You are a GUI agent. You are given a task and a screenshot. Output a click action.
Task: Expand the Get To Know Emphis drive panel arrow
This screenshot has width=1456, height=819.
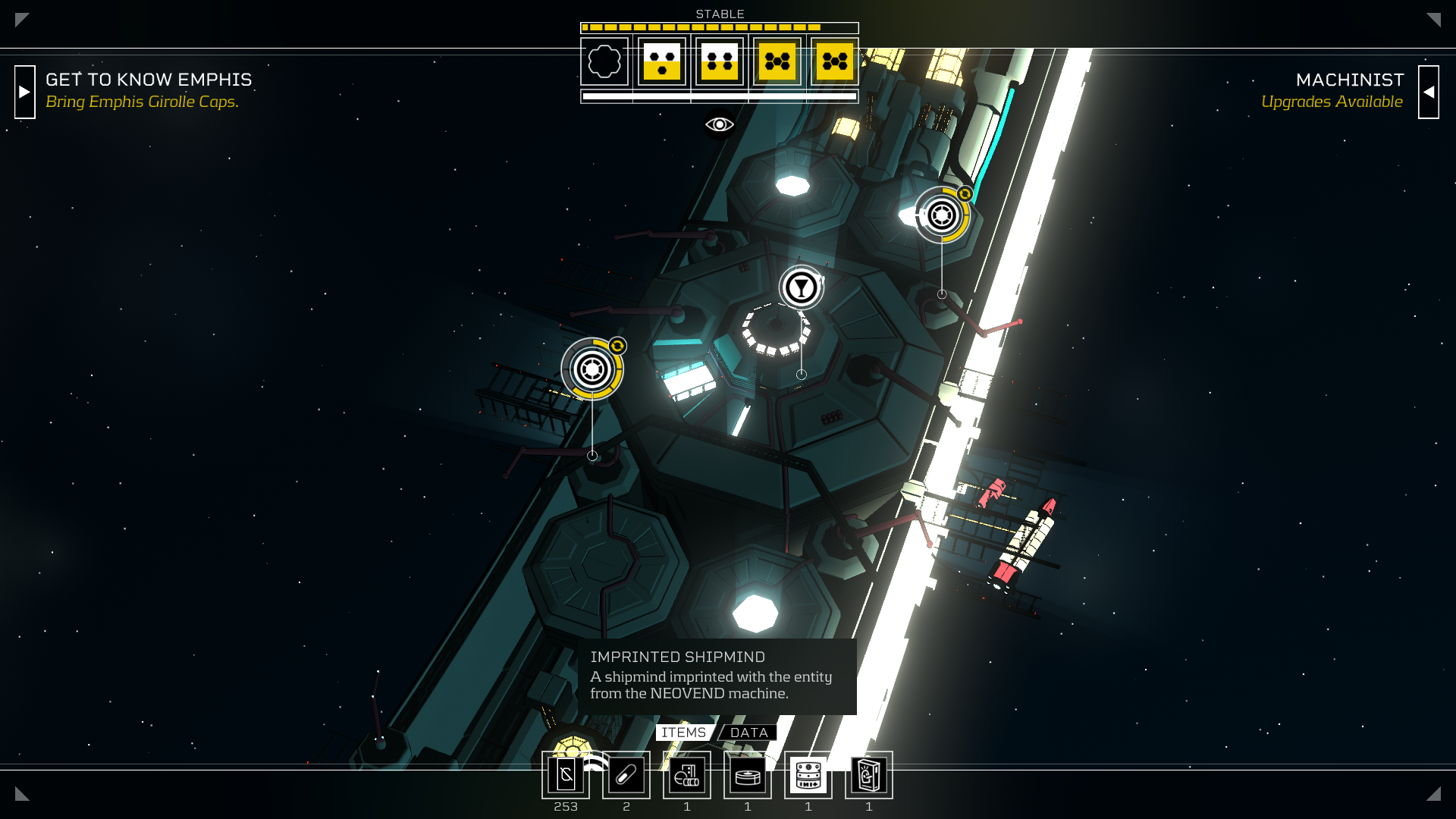coord(25,92)
